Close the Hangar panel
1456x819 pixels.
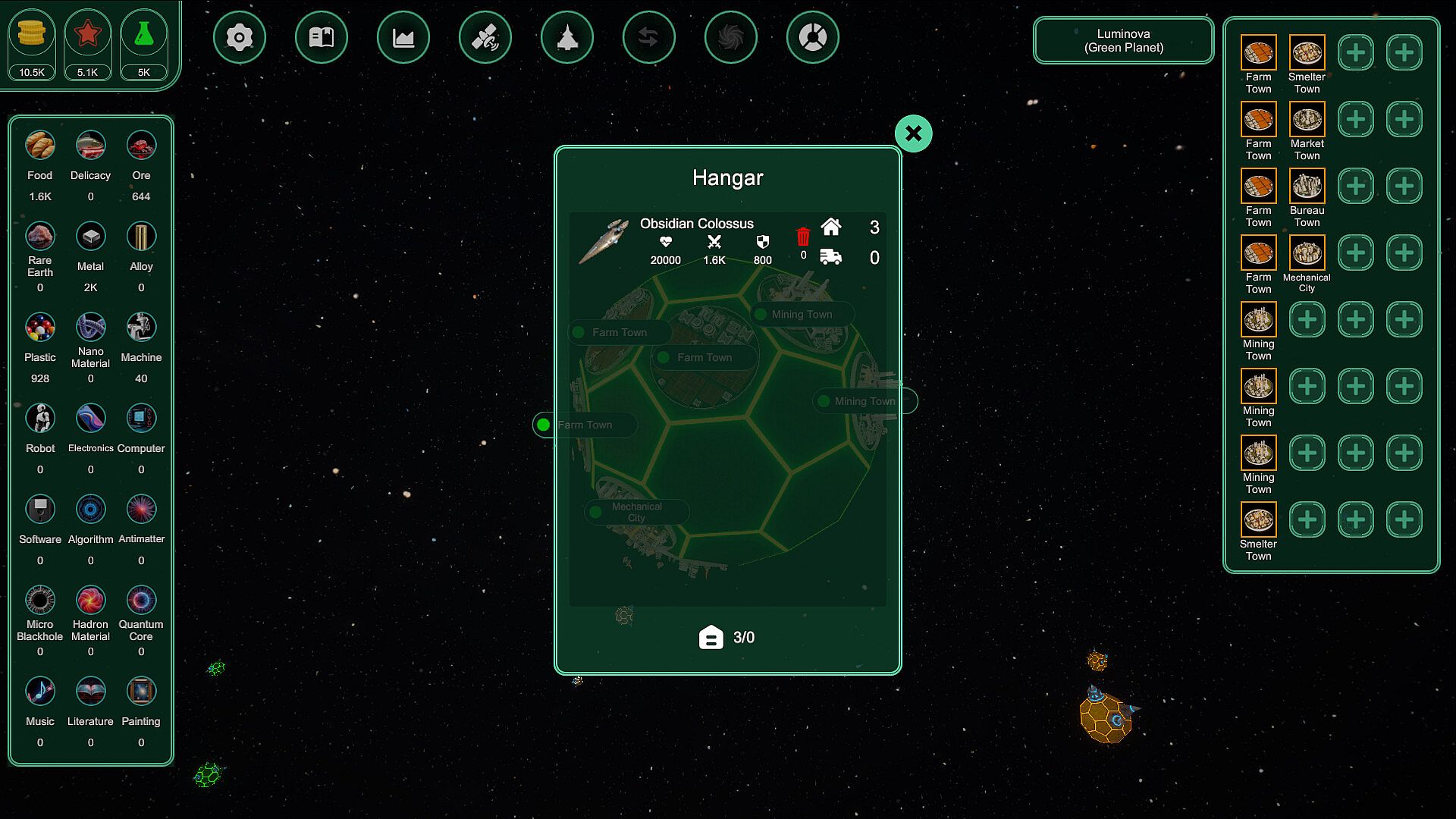point(913,133)
